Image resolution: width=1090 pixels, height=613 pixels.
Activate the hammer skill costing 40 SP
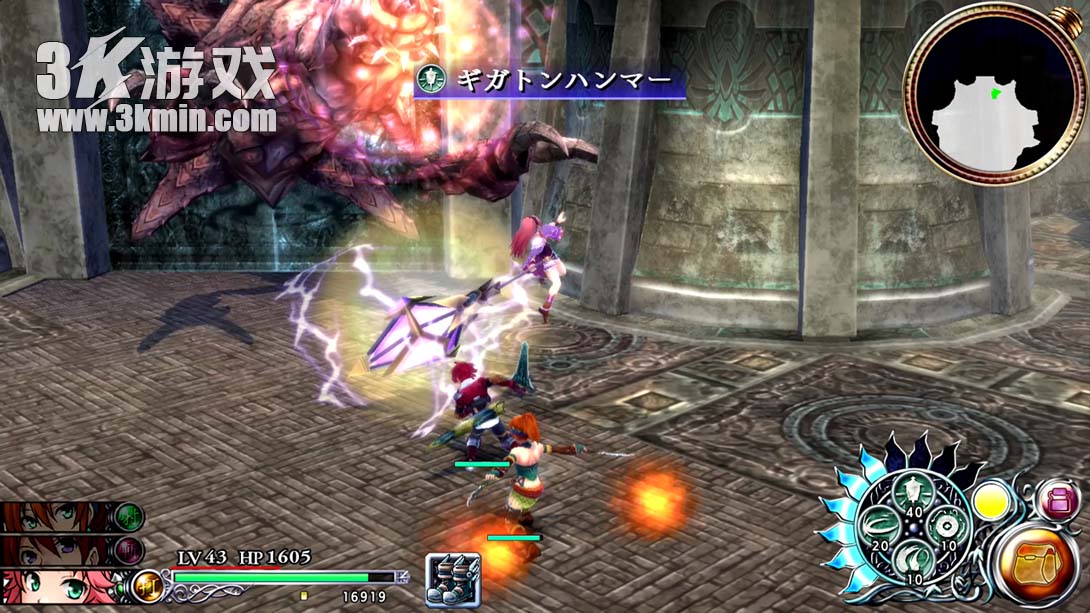click(912, 489)
